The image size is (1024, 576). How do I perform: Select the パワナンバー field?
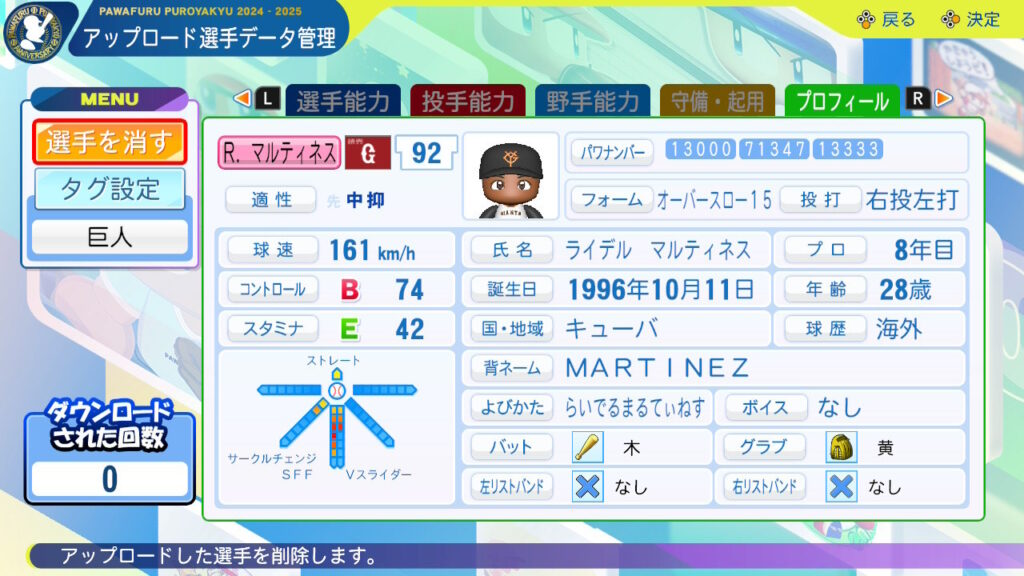[612, 152]
